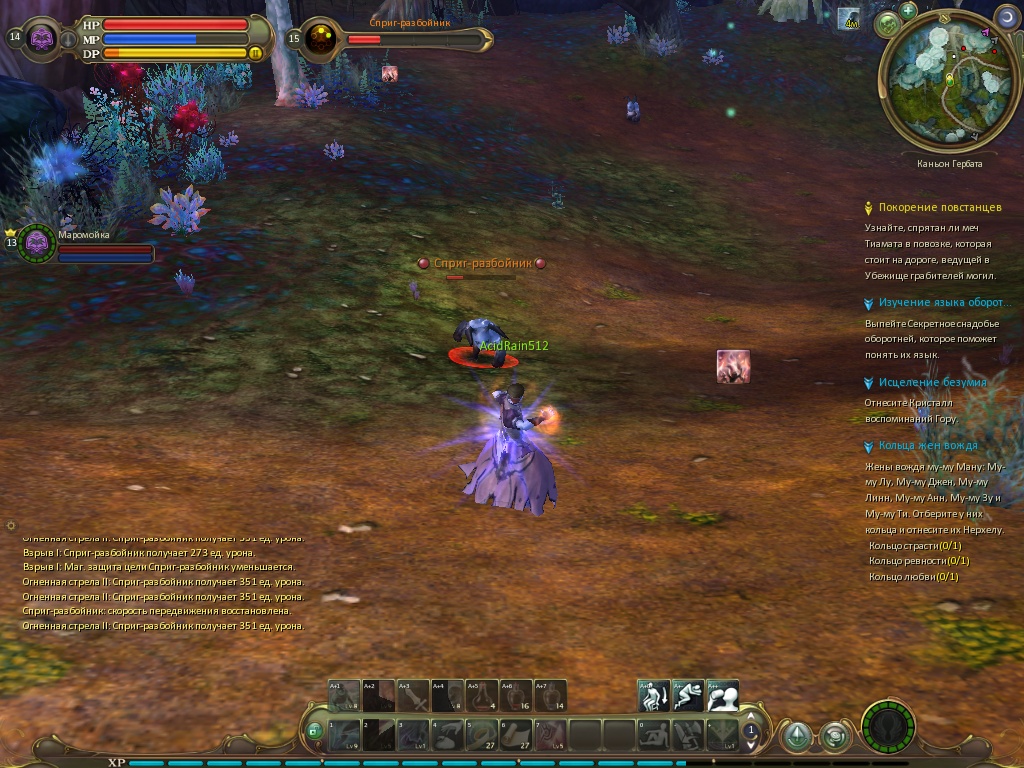Open the quest Исцеление безумия
This screenshot has width=1024, height=768.
pos(932,382)
